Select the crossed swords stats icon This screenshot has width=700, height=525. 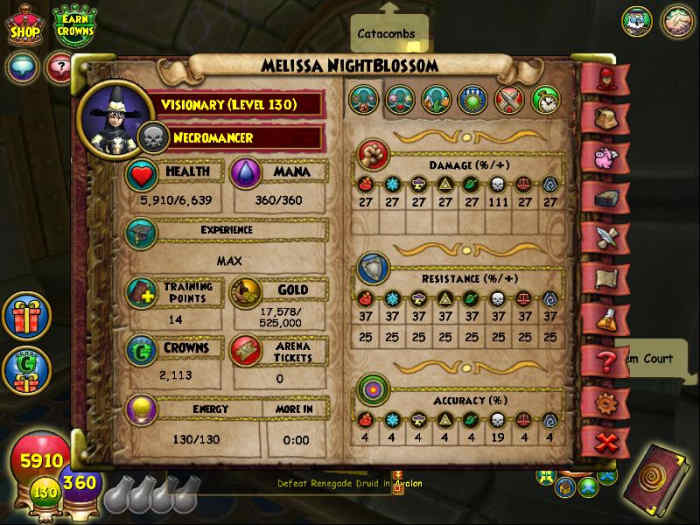click(510, 99)
